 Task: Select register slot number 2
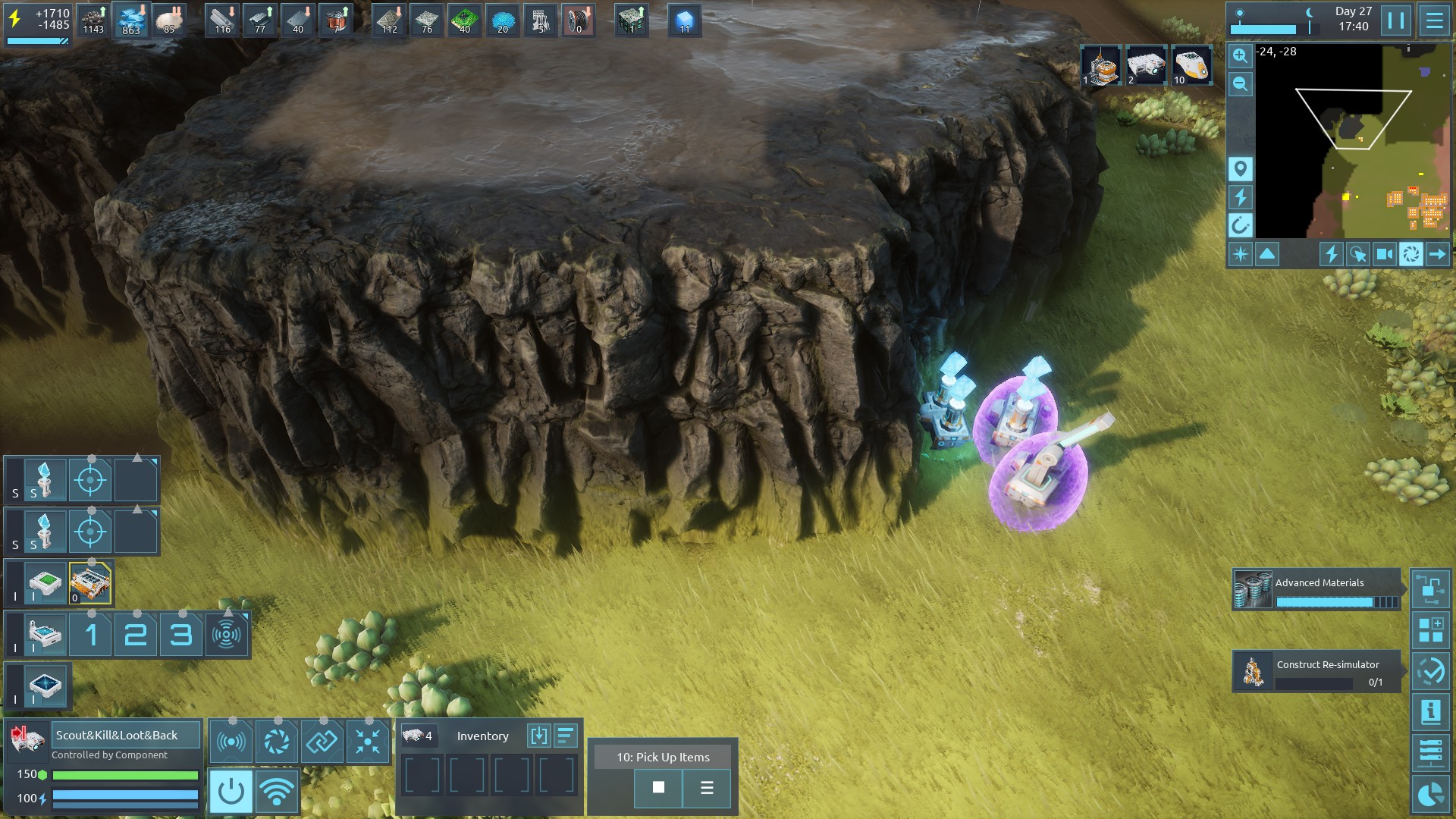pos(136,635)
